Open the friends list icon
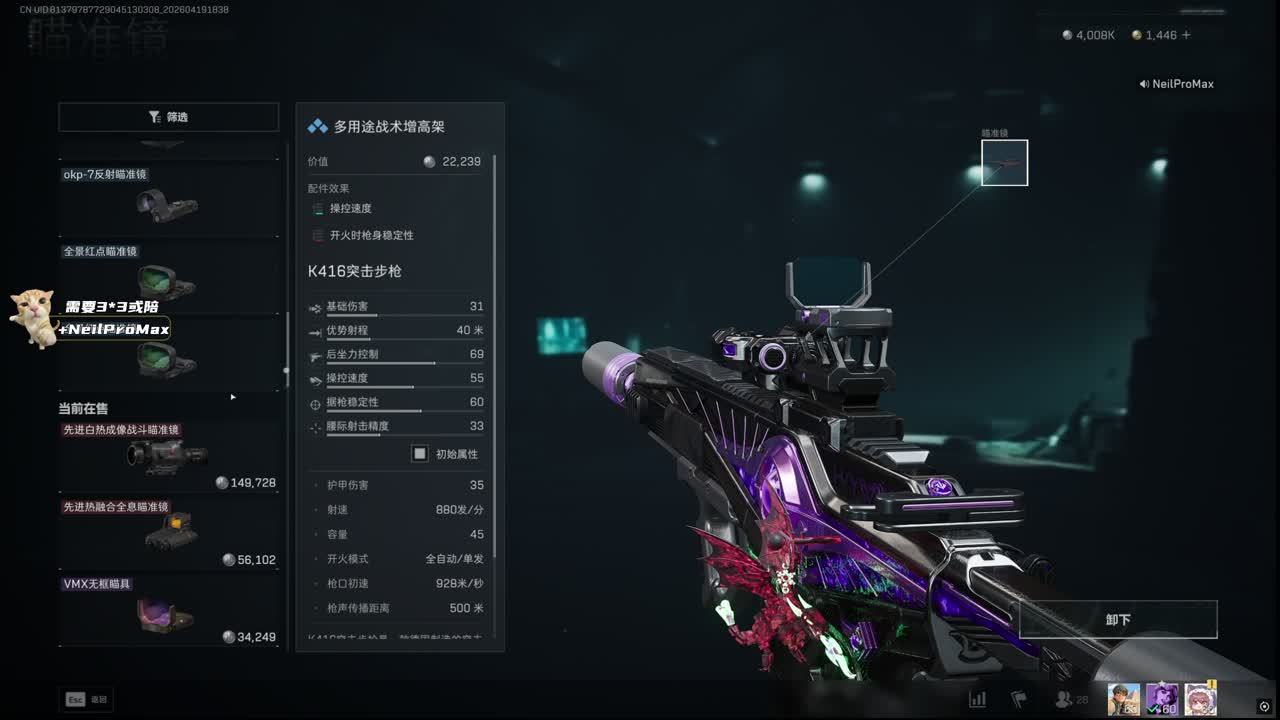Screen dimensions: 1280x720 [1065, 700]
